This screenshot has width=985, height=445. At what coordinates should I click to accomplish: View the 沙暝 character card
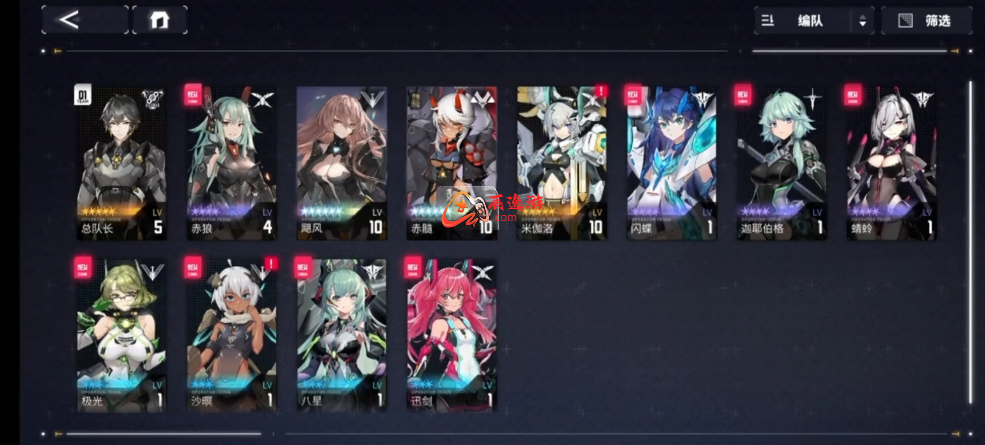pyautogui.click(x=231, y=334)
